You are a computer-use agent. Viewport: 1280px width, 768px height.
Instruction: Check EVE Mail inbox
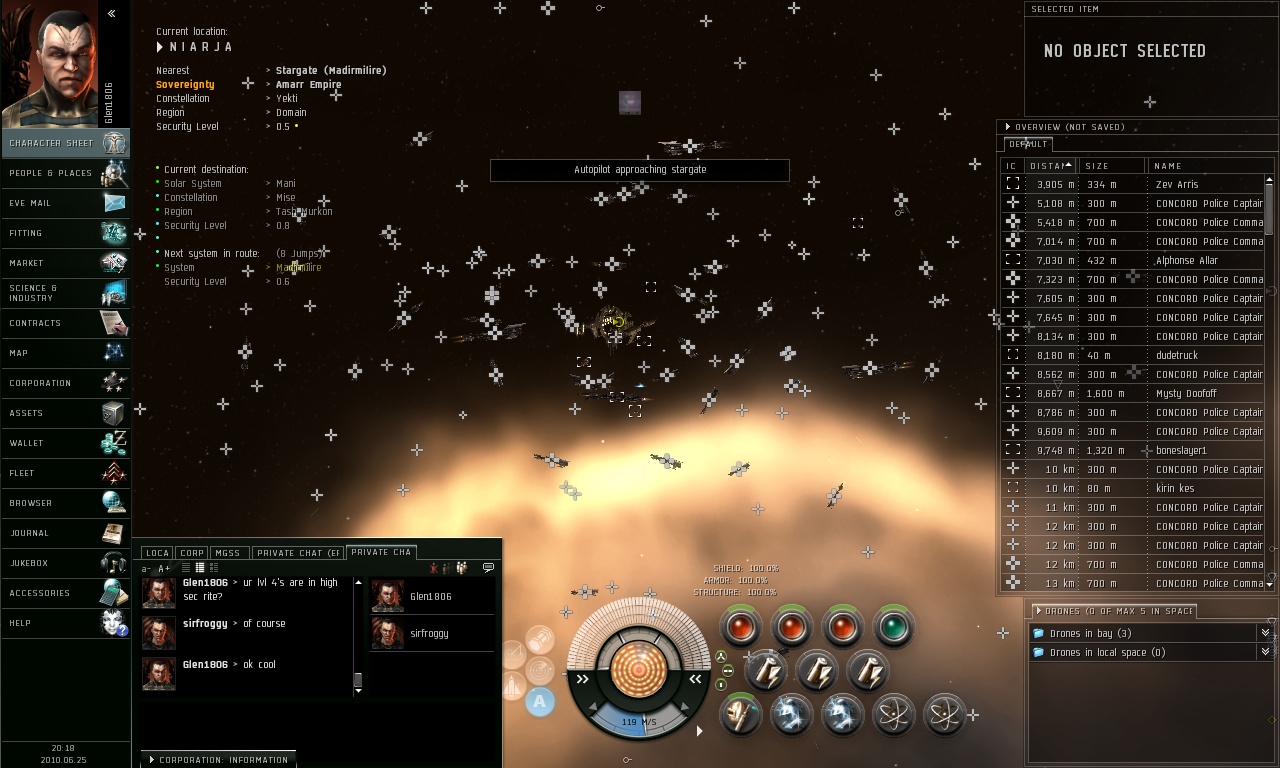(x=65, y=203)
